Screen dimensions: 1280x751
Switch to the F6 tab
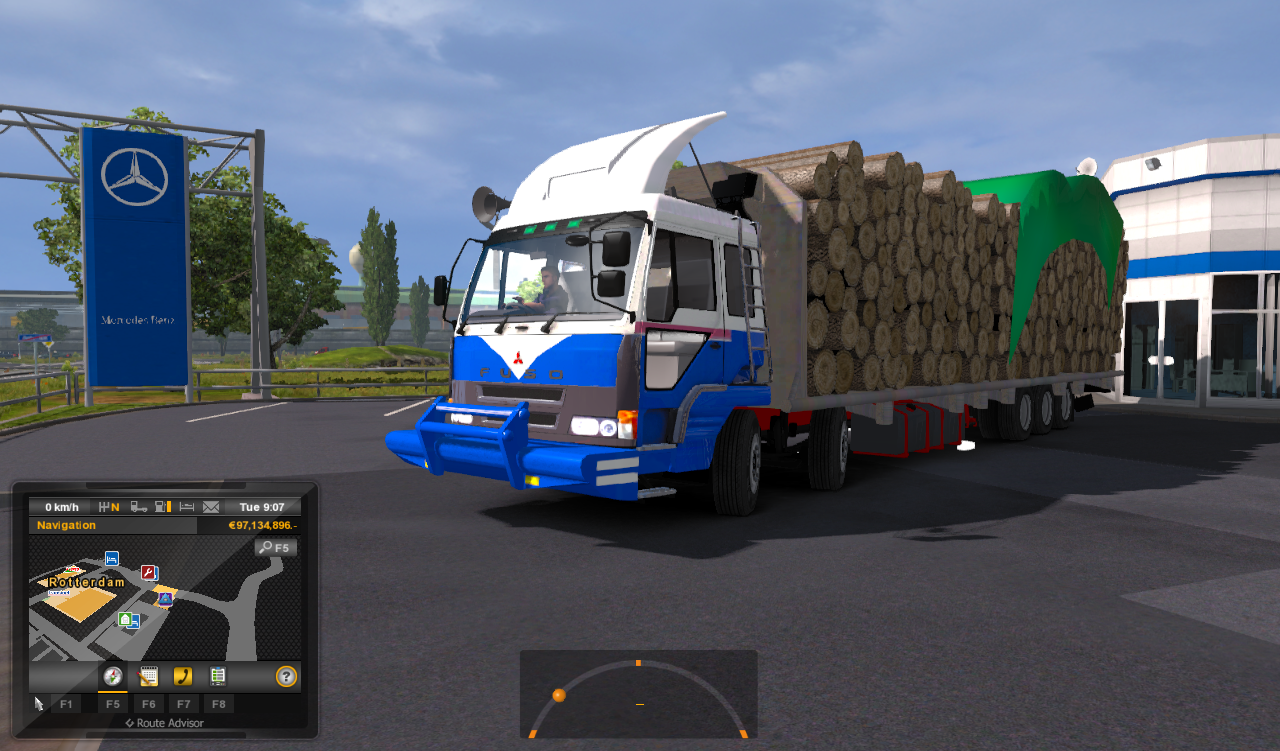click(x=148, y=703)
